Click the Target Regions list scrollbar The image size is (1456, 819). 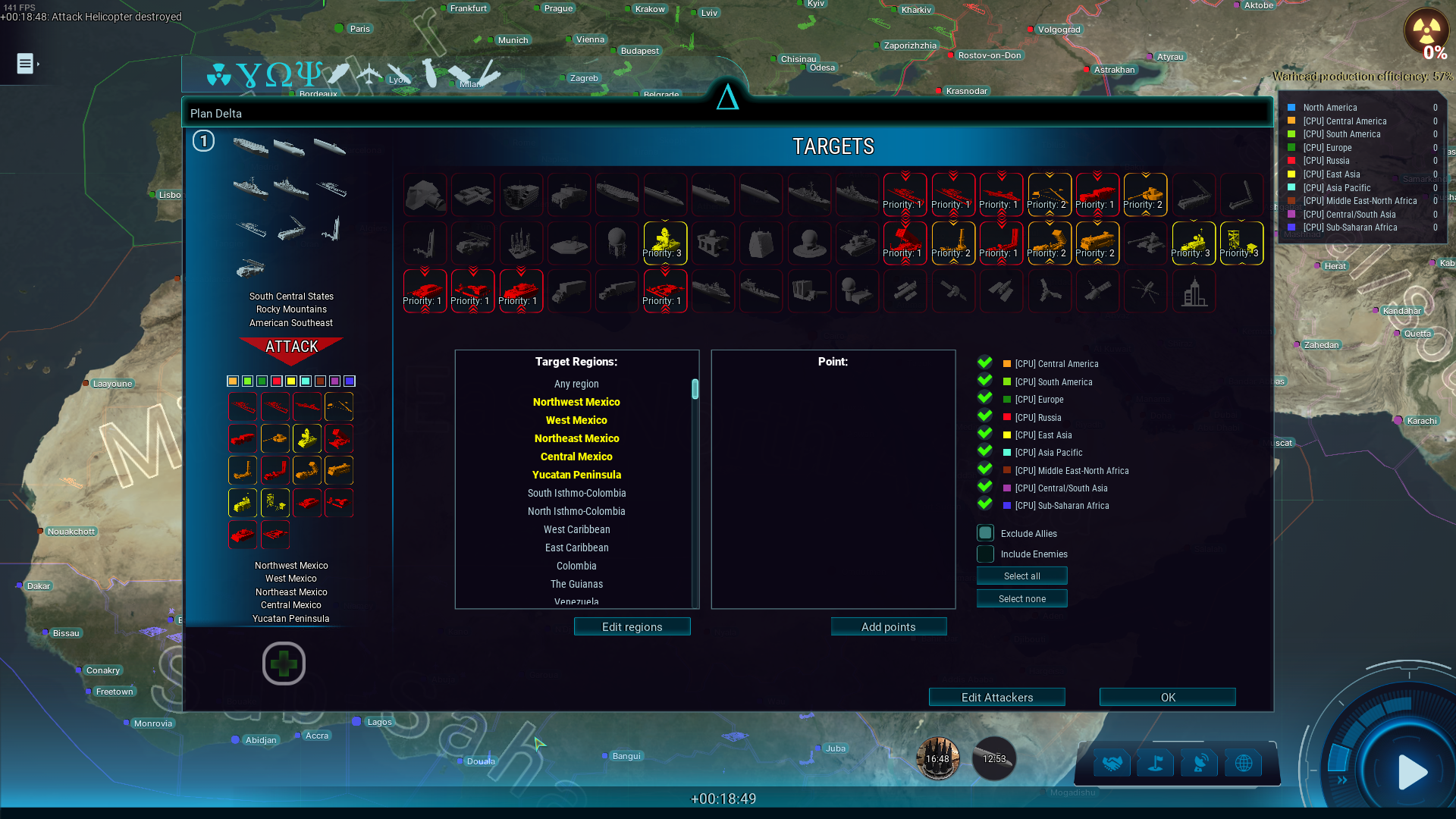coord(694,388)
